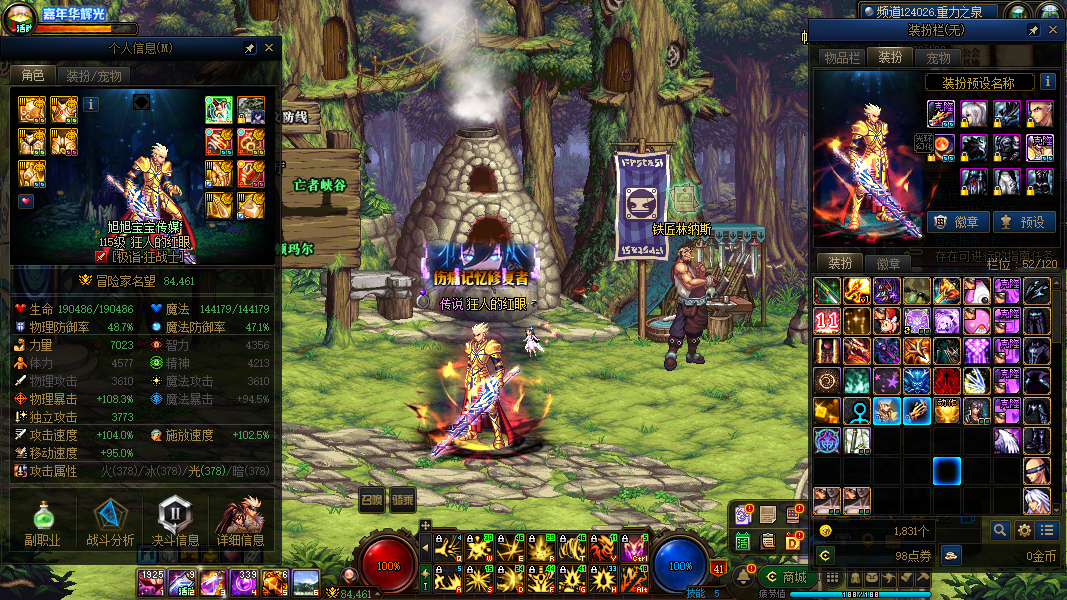Close the 装扮栏 avatar inventory window
Screen dimensions: 1067x600
pyautogui.click(x=1051, y=31)
